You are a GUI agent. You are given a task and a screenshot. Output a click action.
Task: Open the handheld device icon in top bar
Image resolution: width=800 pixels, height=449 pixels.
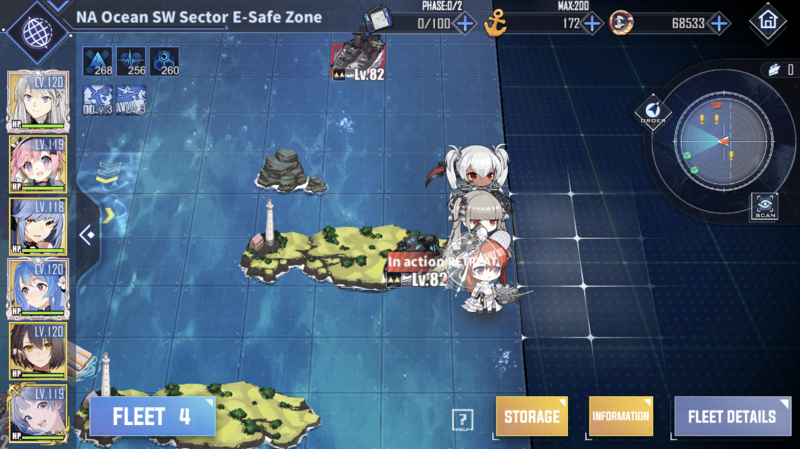(377, 19)
